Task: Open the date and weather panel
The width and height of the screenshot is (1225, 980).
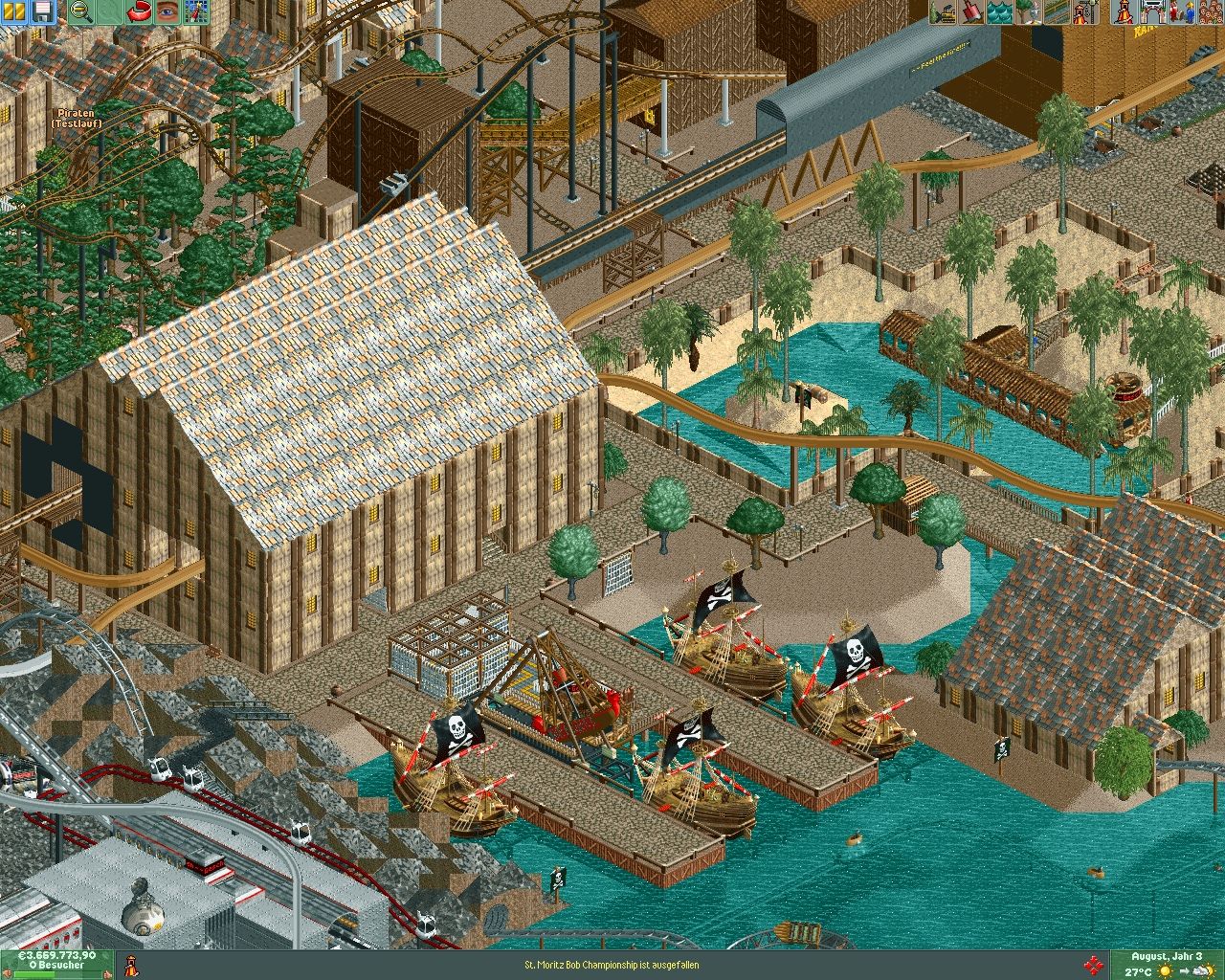Action: pos(1167,963)
